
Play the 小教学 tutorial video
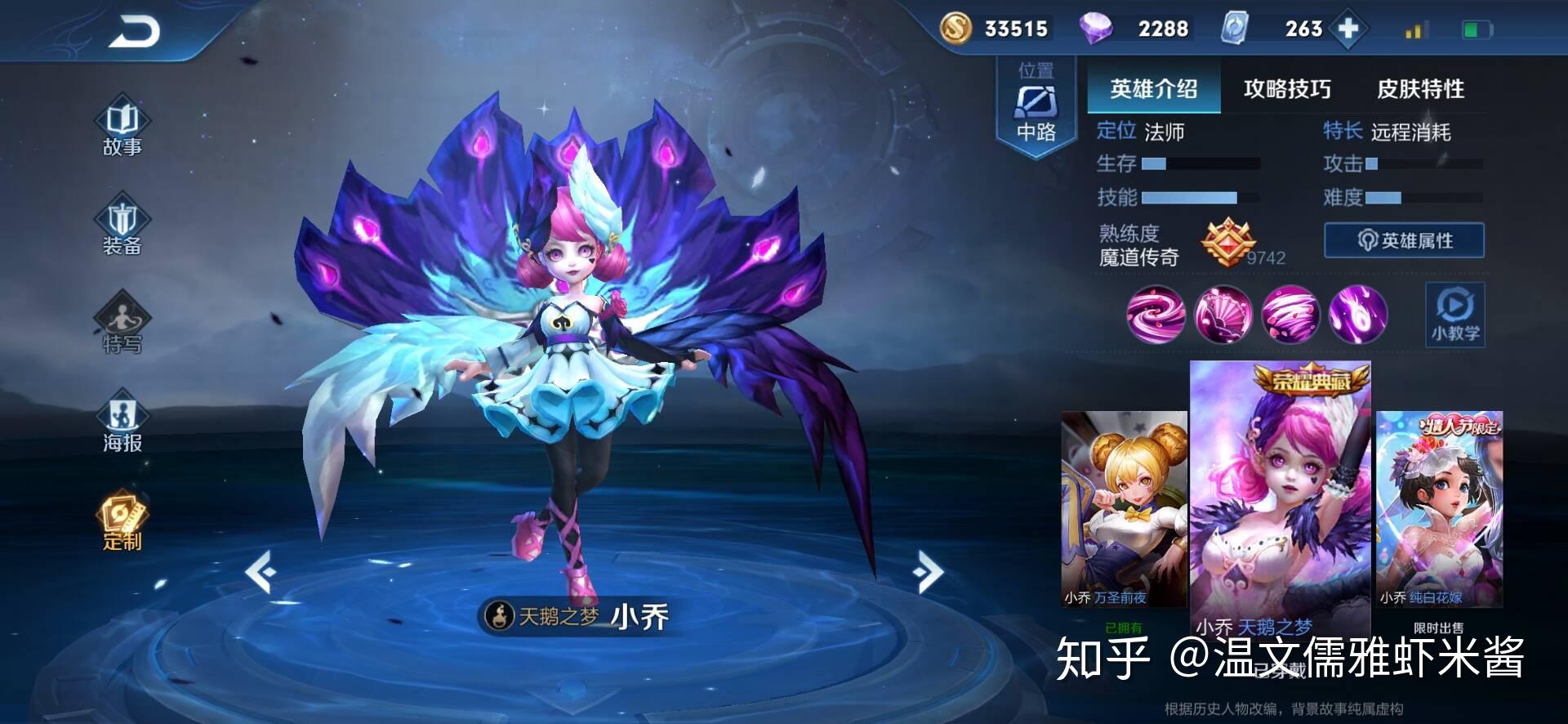[1454, 315]
